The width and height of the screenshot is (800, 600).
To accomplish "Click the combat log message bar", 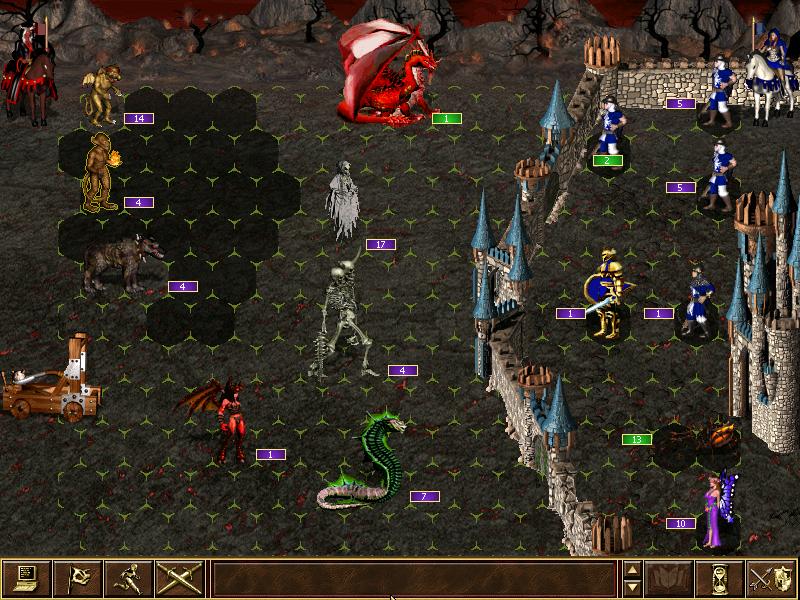I will (x=413, y=577).
